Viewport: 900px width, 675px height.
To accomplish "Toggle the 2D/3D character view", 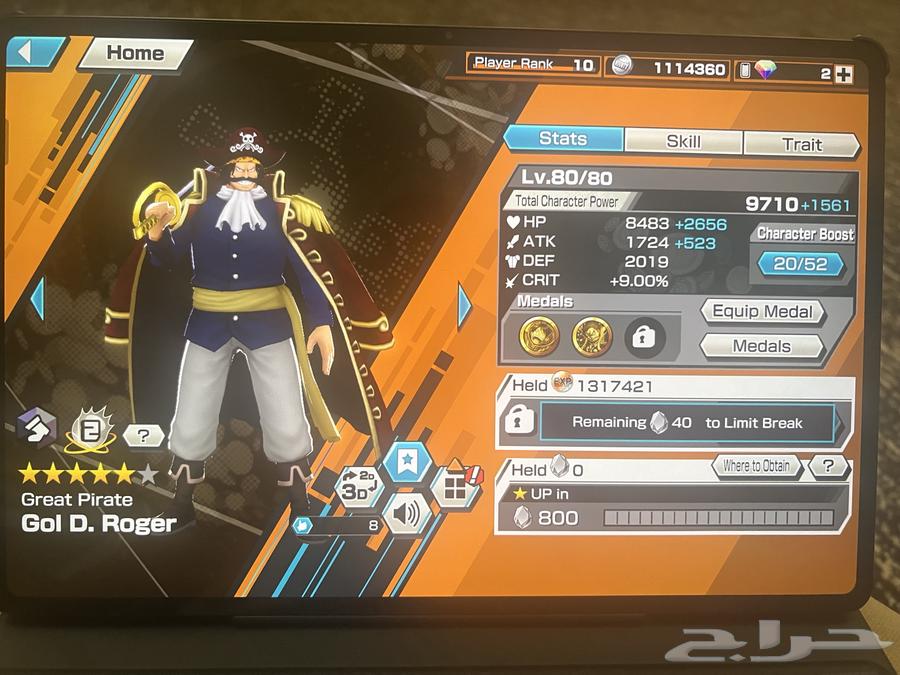I will click(360, 486).
